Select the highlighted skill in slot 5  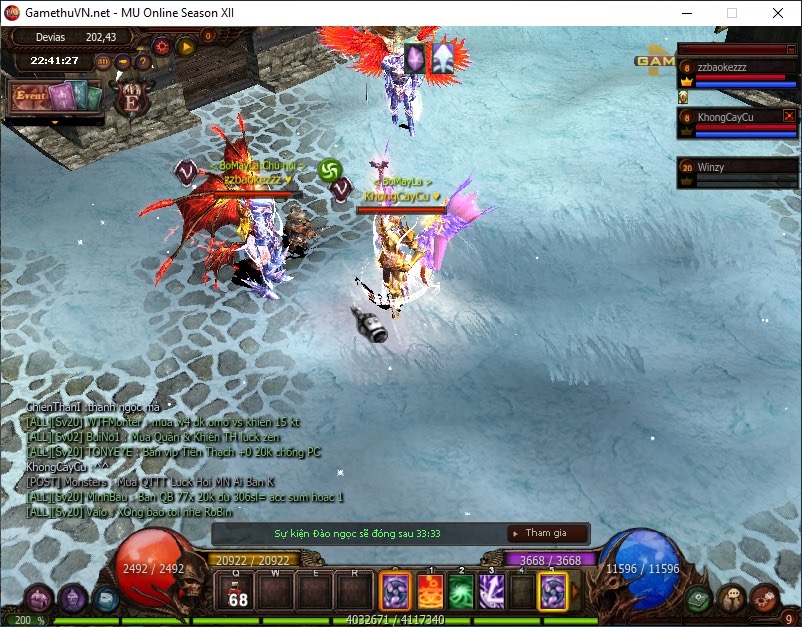[553, 591]
